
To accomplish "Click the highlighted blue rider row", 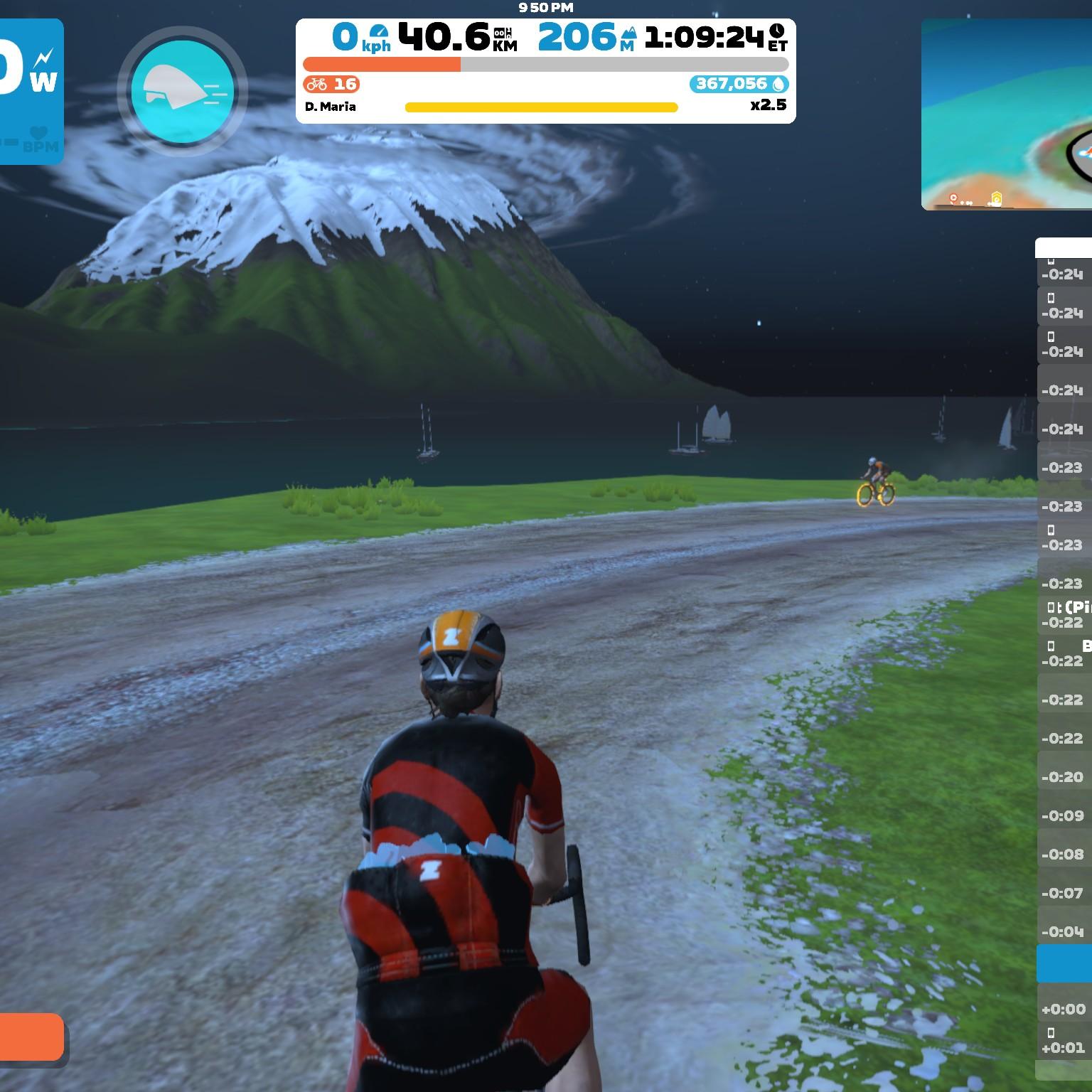I will tap(1064, 963).
